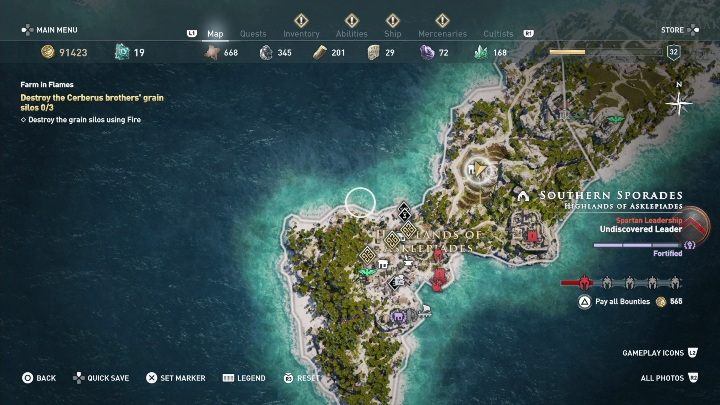Click the red fort marker on the map
This screenshot has height=405, width=720.
coord(533,236)
